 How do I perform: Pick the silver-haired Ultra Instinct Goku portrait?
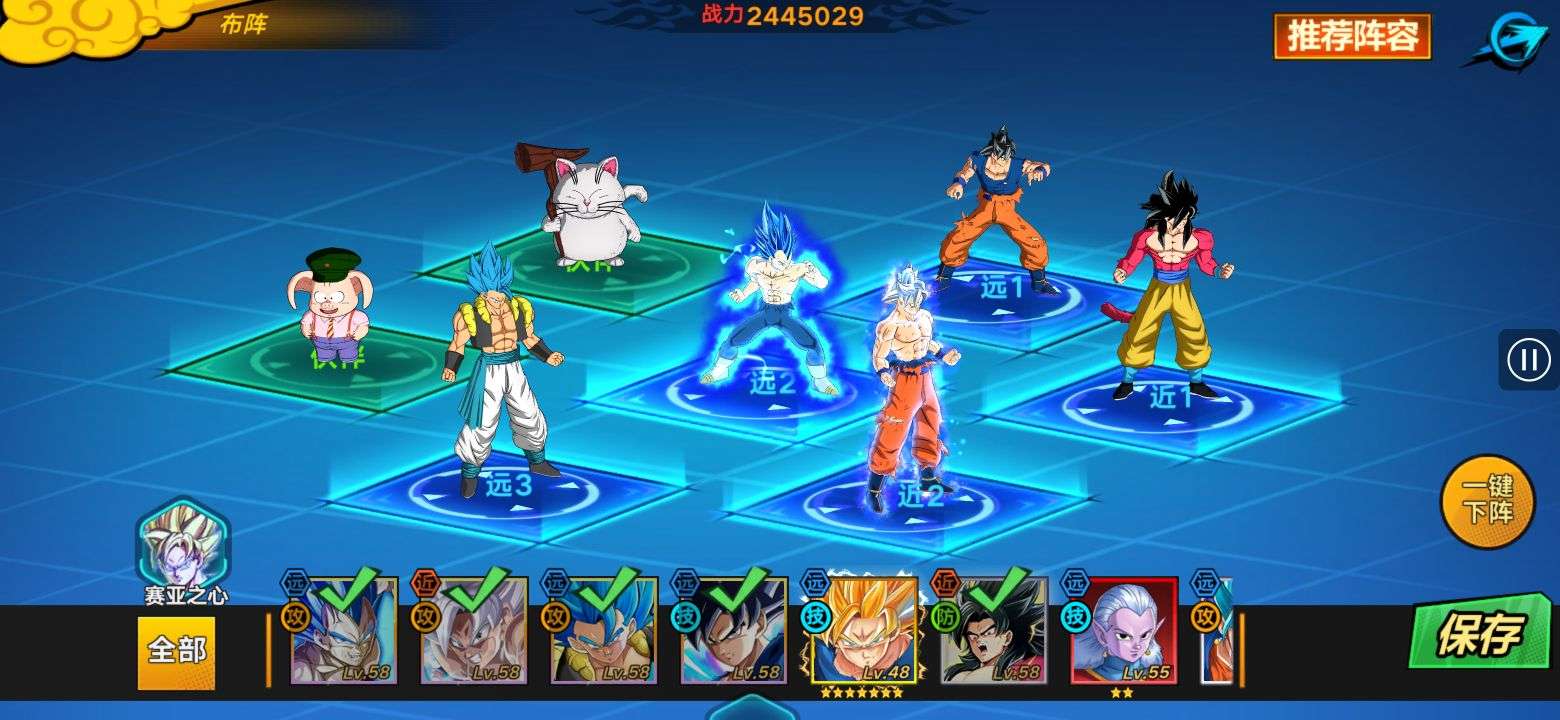473,632
